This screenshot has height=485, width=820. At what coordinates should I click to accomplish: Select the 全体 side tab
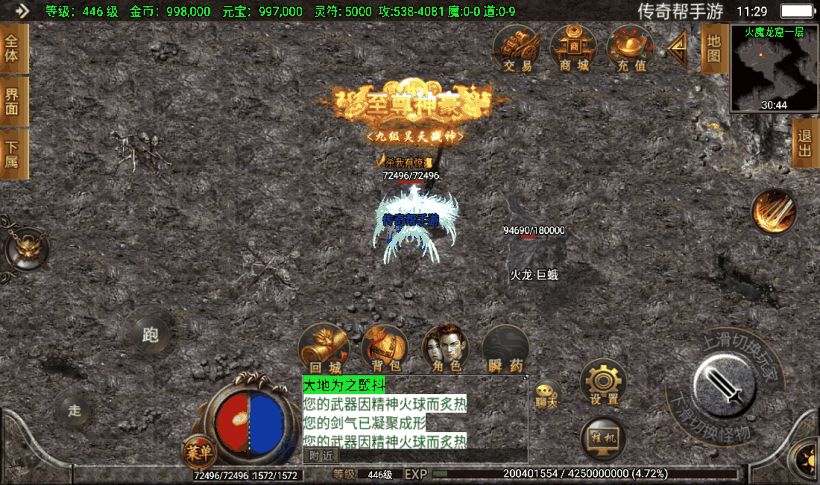(x=12, y=49)
